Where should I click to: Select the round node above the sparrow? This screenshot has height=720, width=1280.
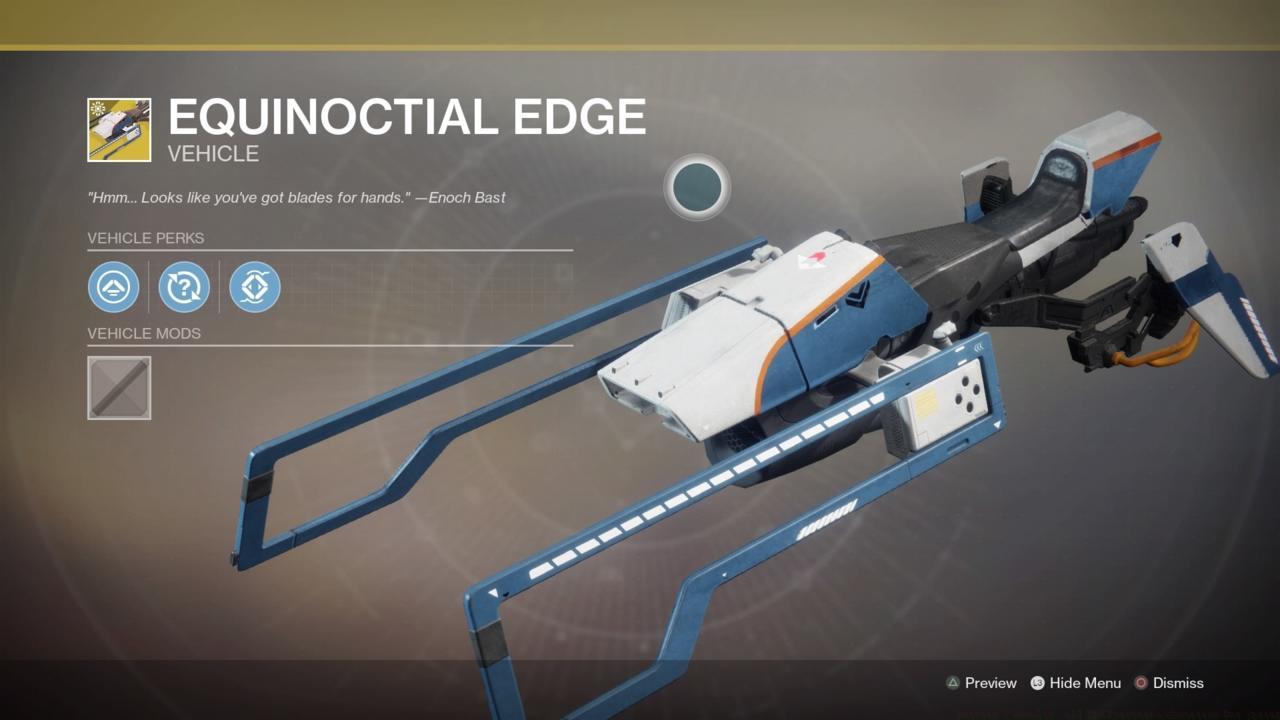point(696,189)
